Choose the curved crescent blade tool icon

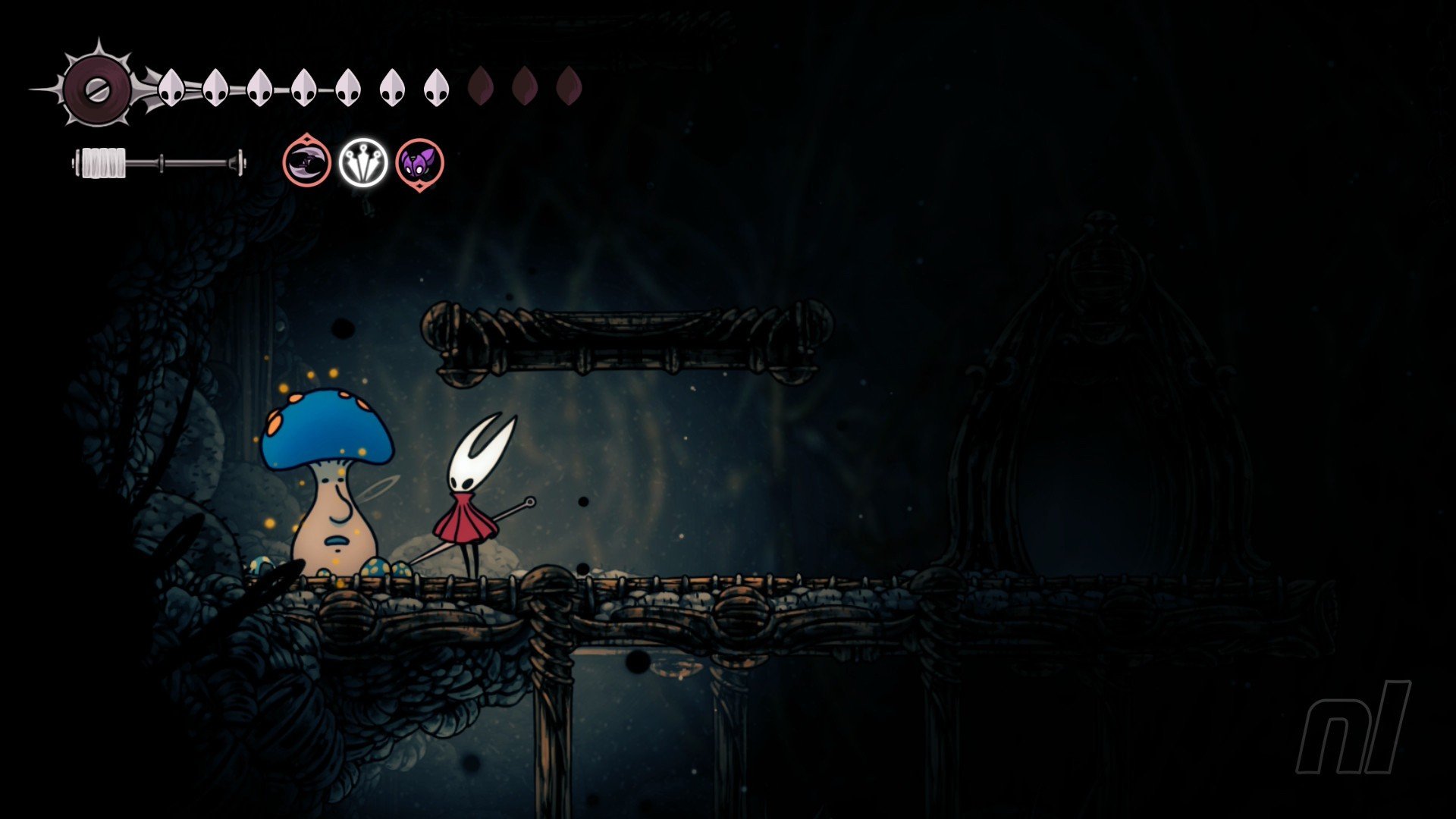(307, 162)
